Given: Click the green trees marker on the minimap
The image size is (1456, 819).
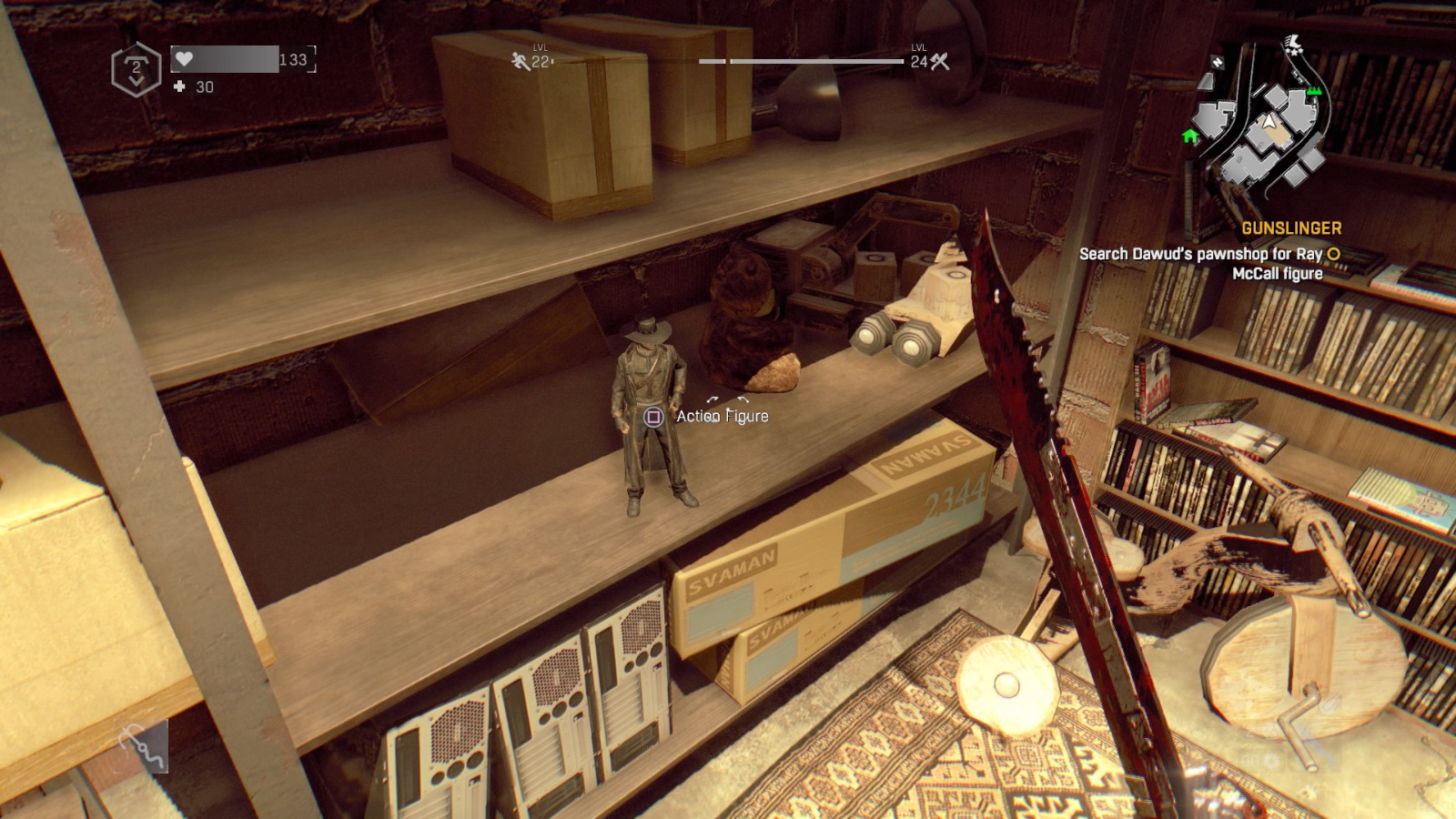Looking at the screenshot, I should click(1313, 91).
